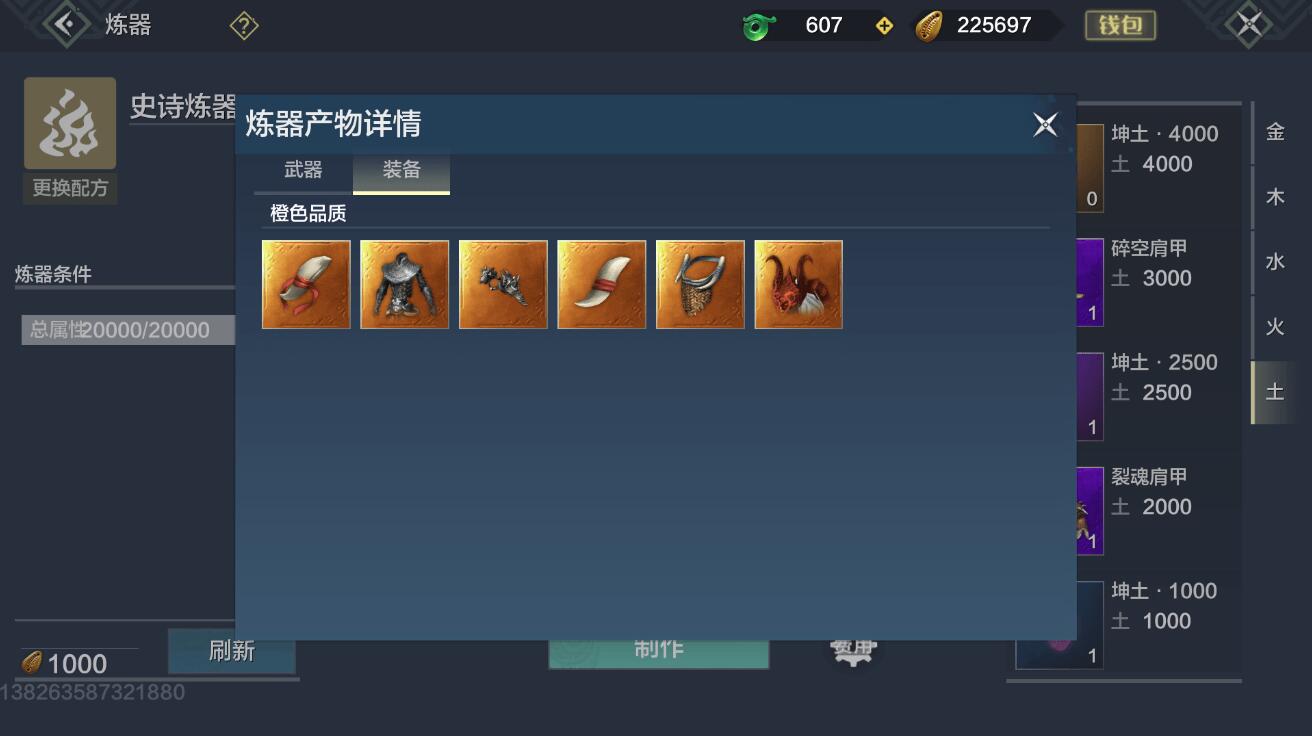Open the 钱包 wallet
Image resolution: width=1312 pixels, height=736 pixels.
[1119, 26]
